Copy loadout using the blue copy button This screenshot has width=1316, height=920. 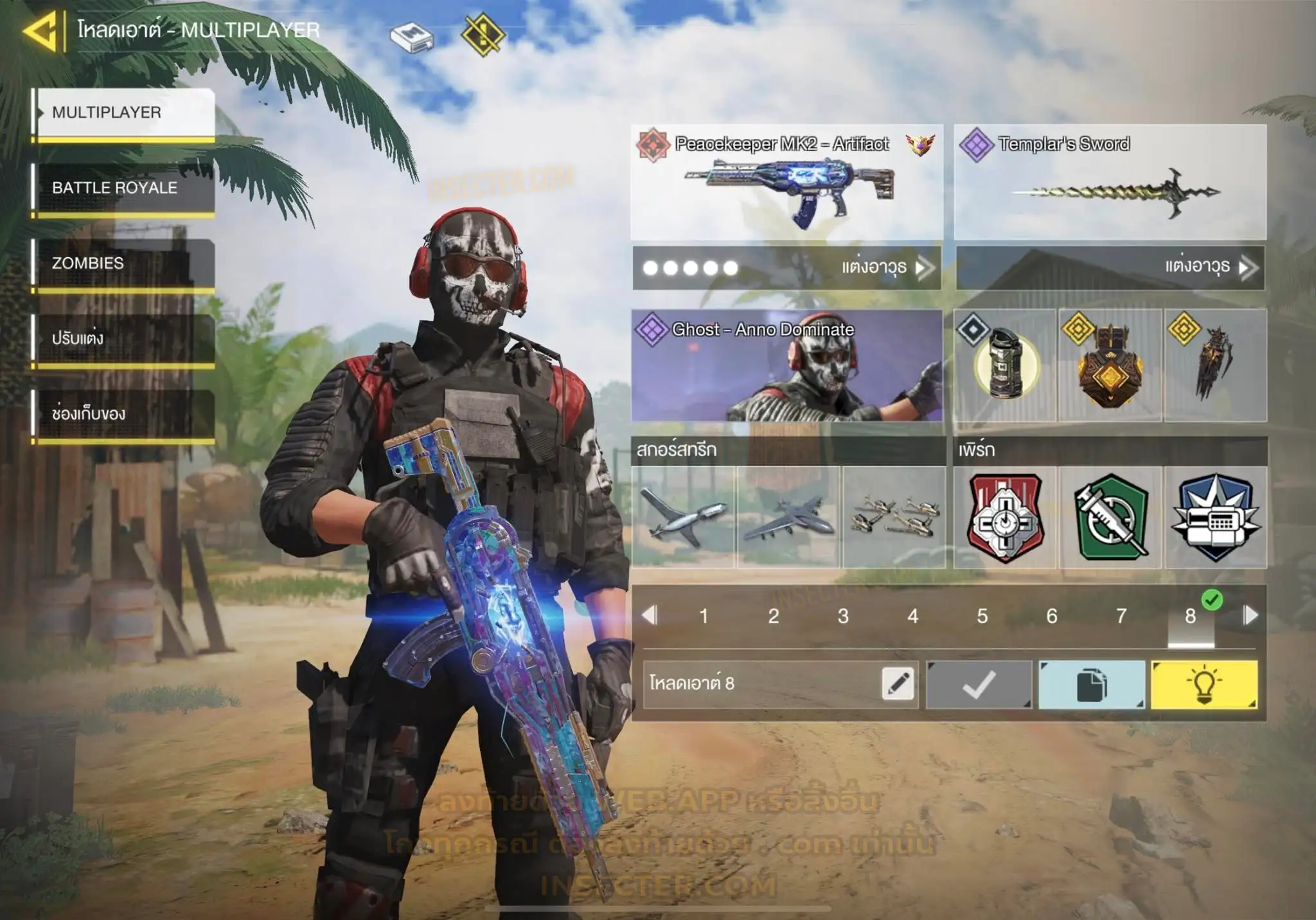tap(1092, 685)
